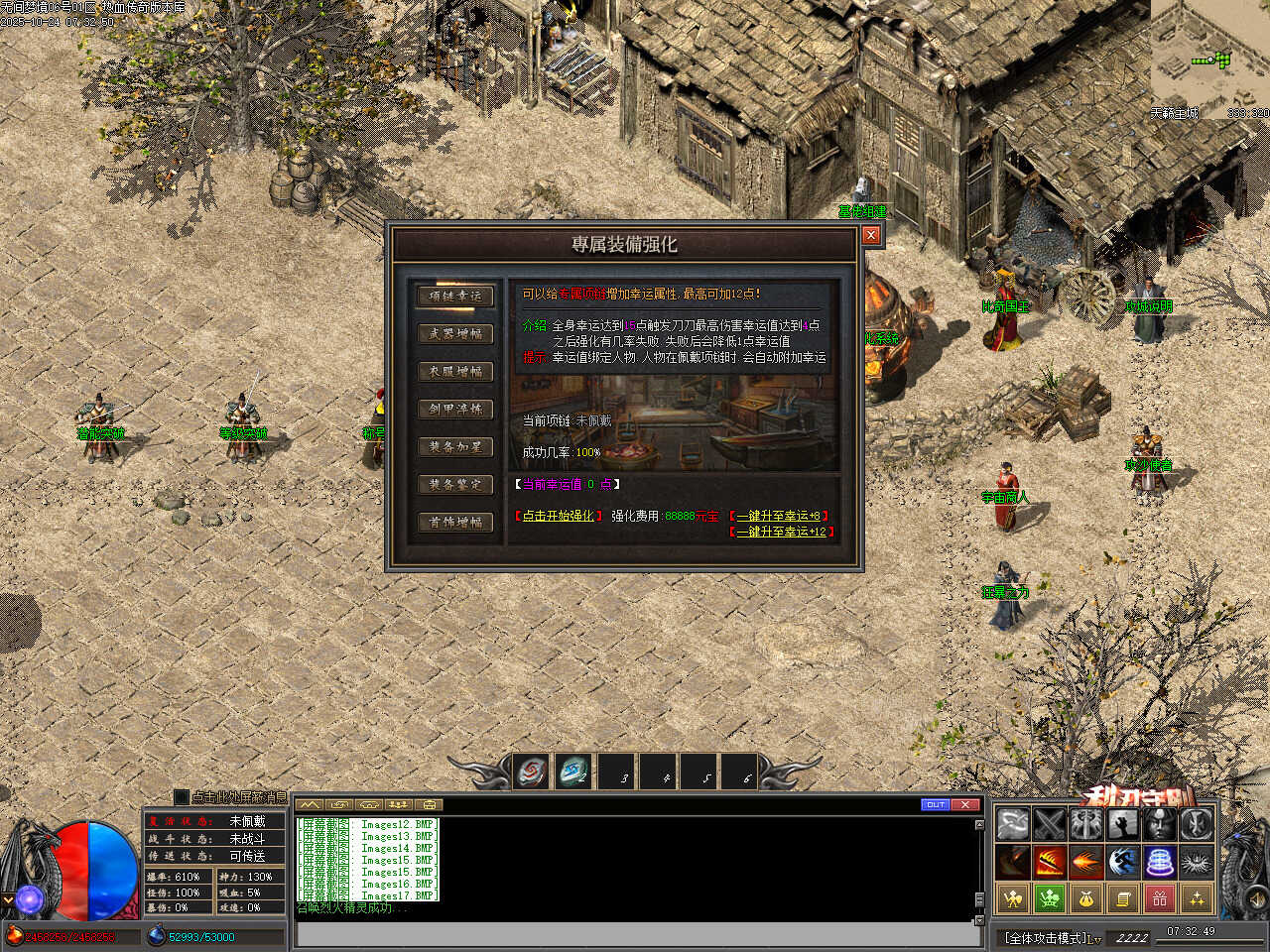Activate the flaming sword skill icon
This screenshot has height=952, width=1270.
1050,861
